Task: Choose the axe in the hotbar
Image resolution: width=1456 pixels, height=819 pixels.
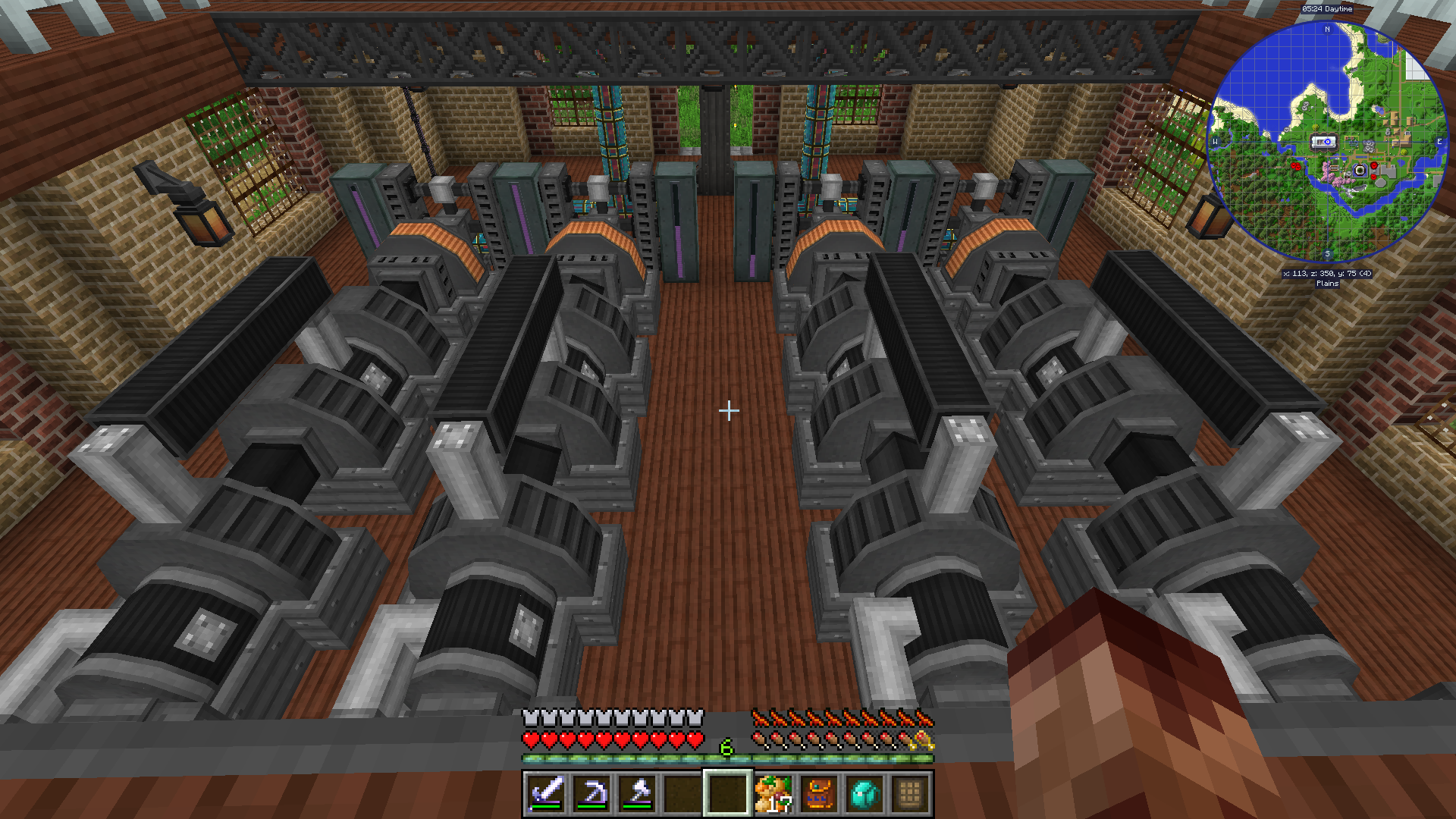Action: (637, 793)
